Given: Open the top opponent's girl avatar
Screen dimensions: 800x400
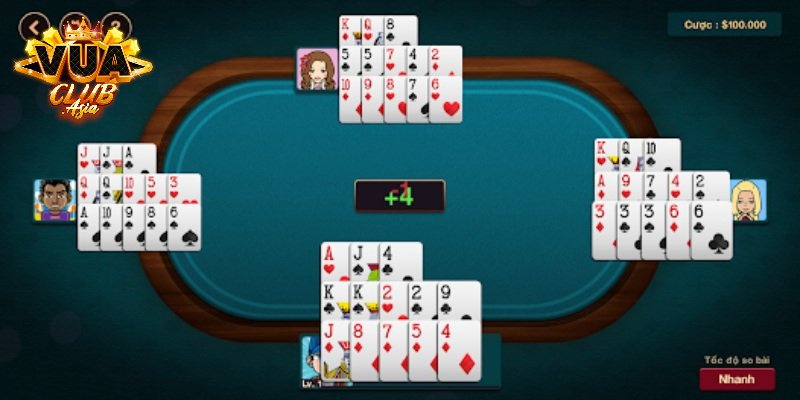Looking at the screenshot, I should (x=317, y=70).
